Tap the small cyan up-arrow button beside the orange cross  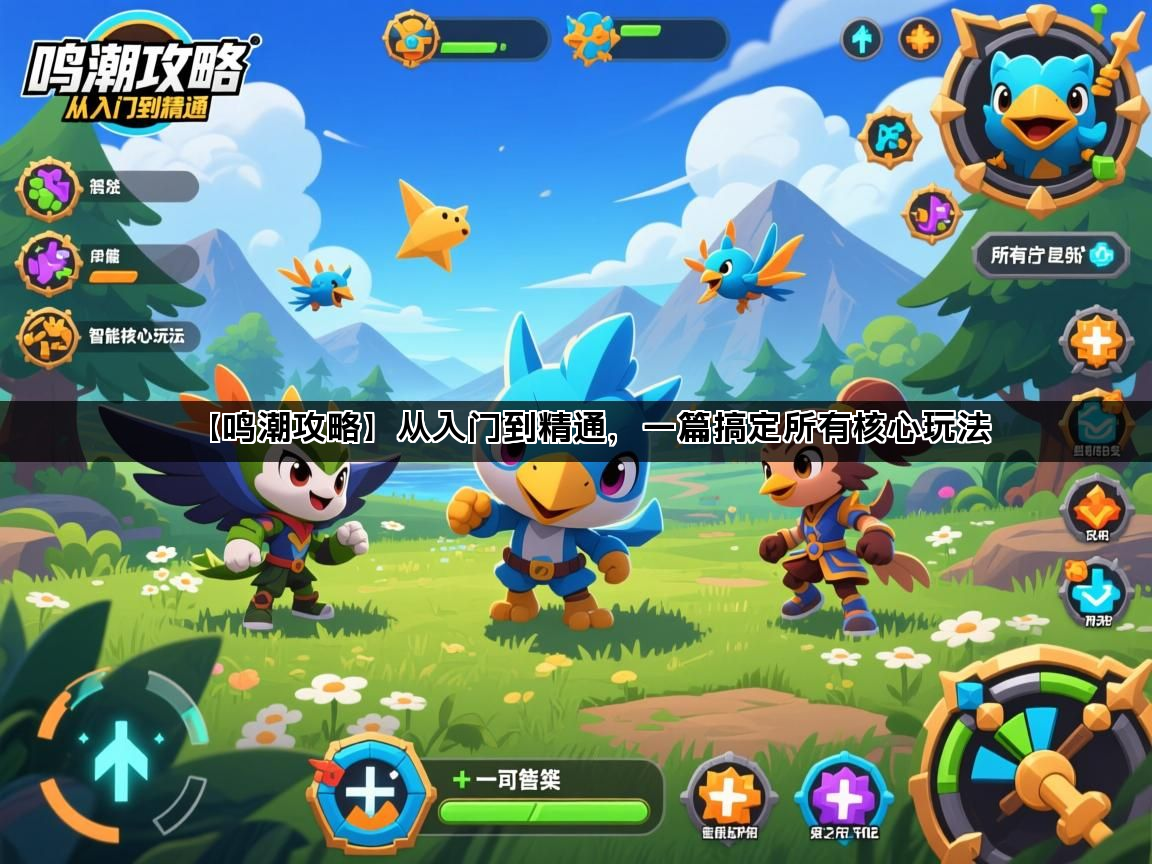point(861,39)
